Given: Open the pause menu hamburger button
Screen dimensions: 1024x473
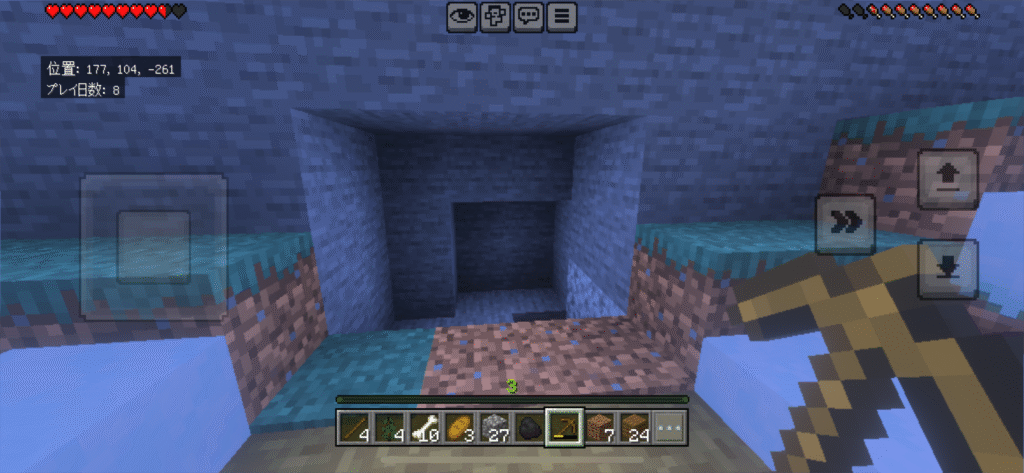Looking at the screenshot, I should pyautogui.click(x=563, y=16).
